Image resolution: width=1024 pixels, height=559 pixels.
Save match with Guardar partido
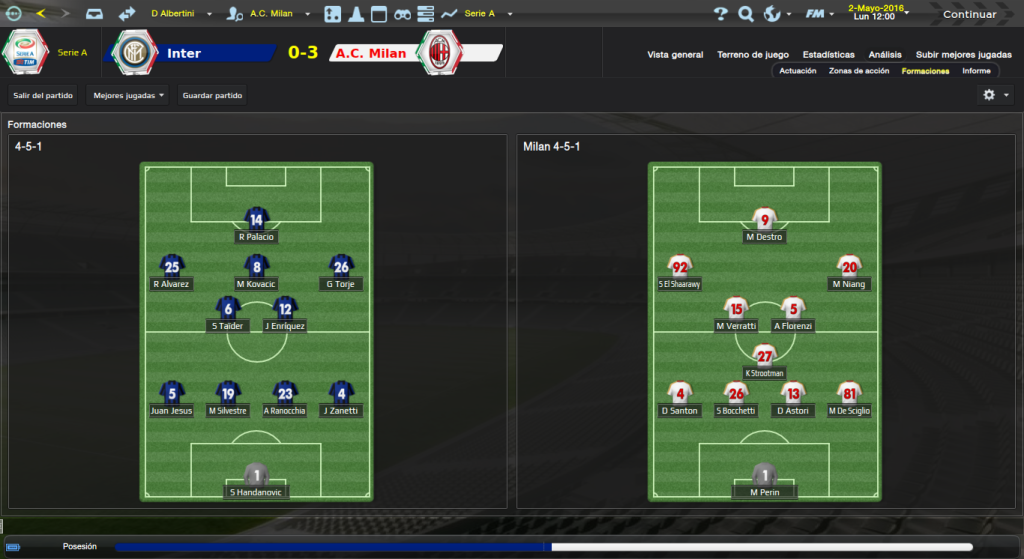tap(211, 95)
